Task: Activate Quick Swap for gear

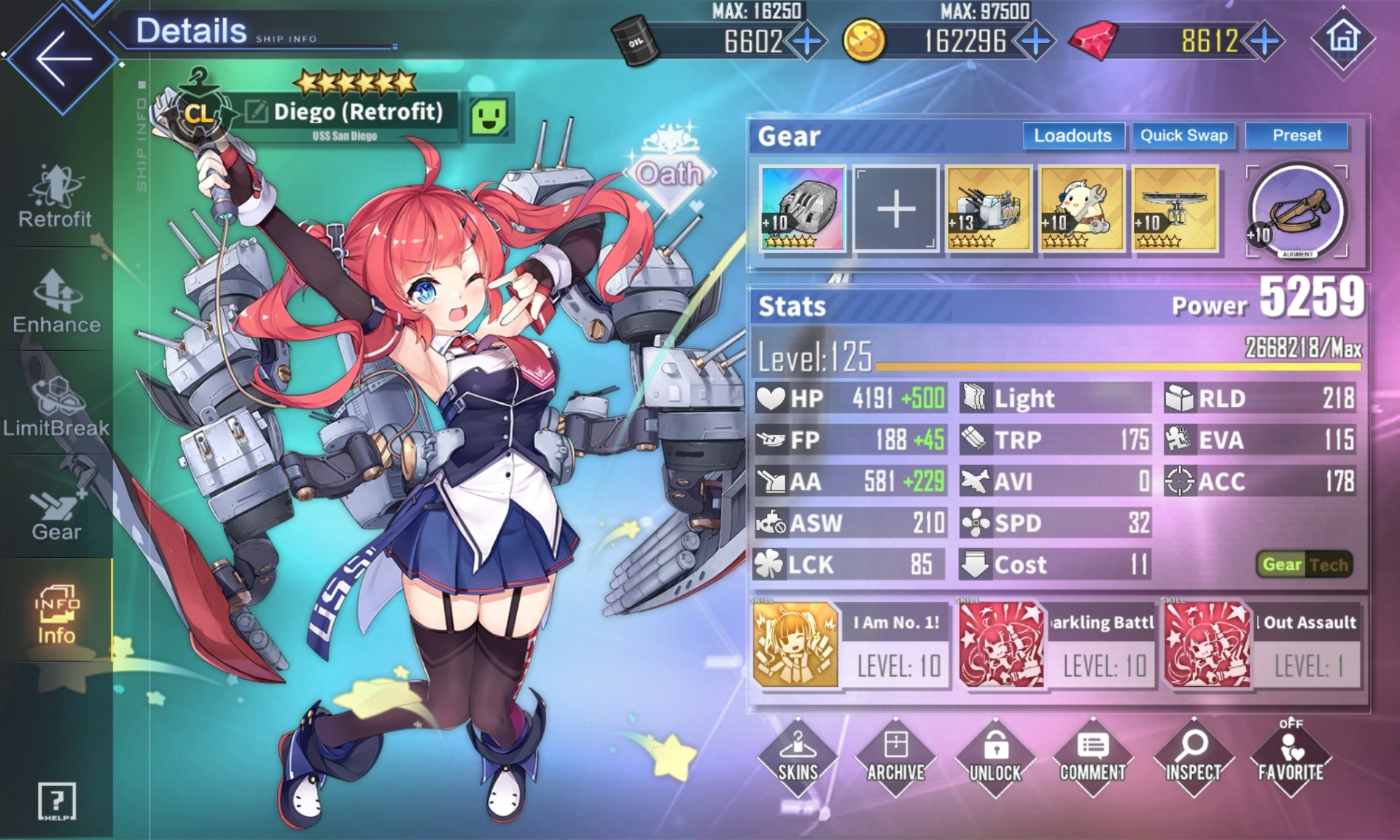Action: click(x=1183, y=136)
